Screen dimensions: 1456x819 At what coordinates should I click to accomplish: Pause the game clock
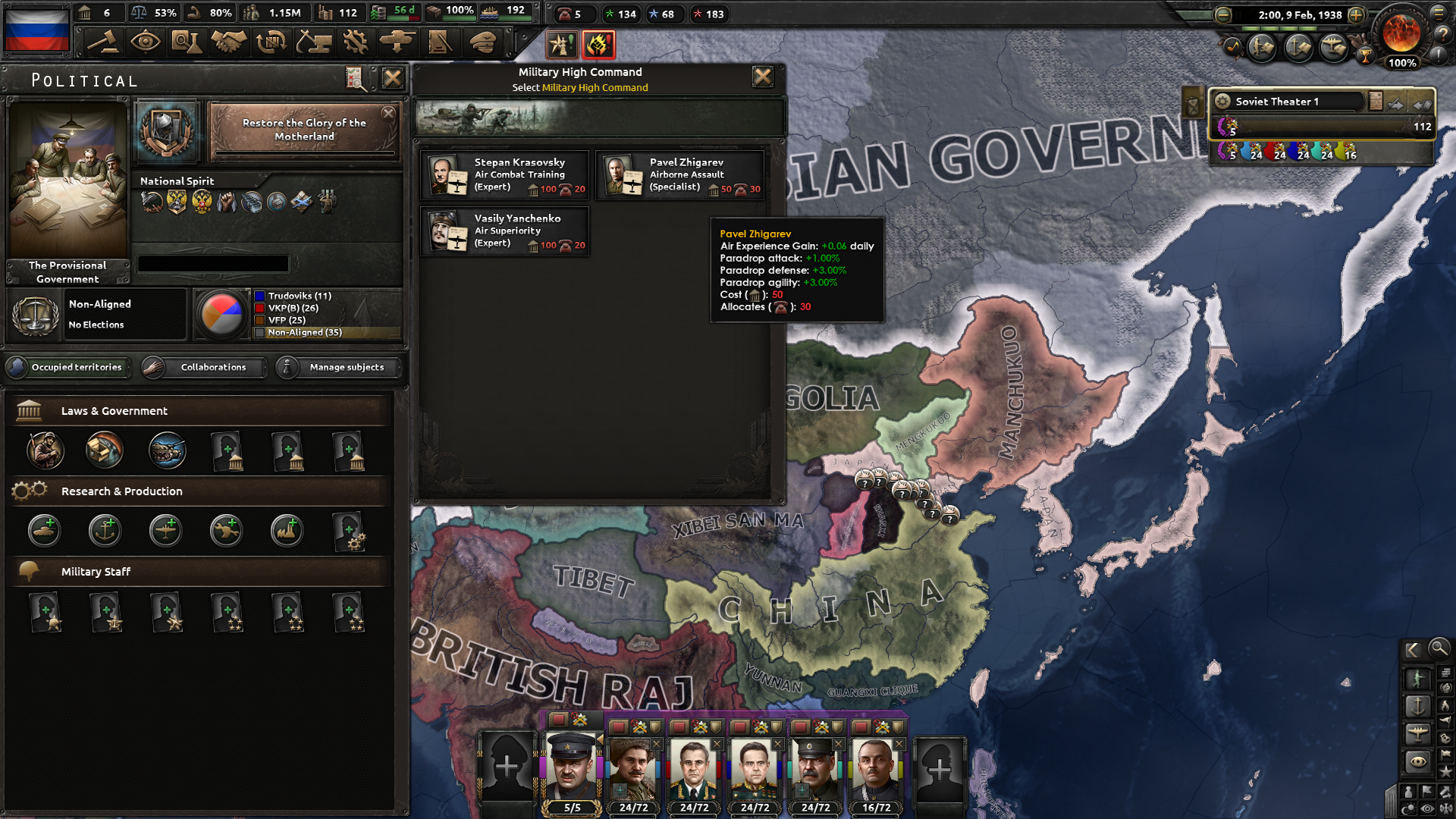tap(1238, 14)
